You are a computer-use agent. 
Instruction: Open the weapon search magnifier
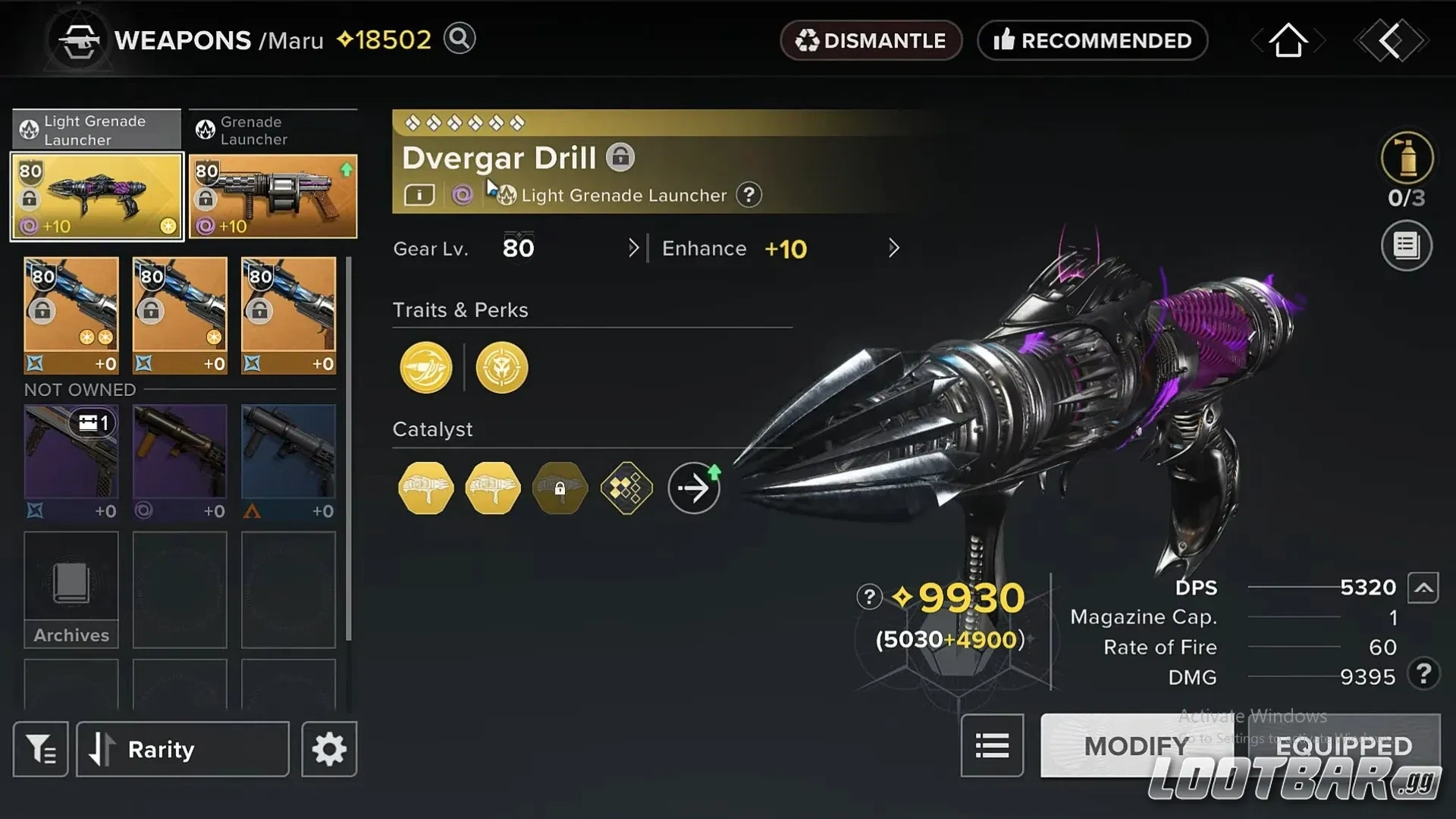point(459,39)
